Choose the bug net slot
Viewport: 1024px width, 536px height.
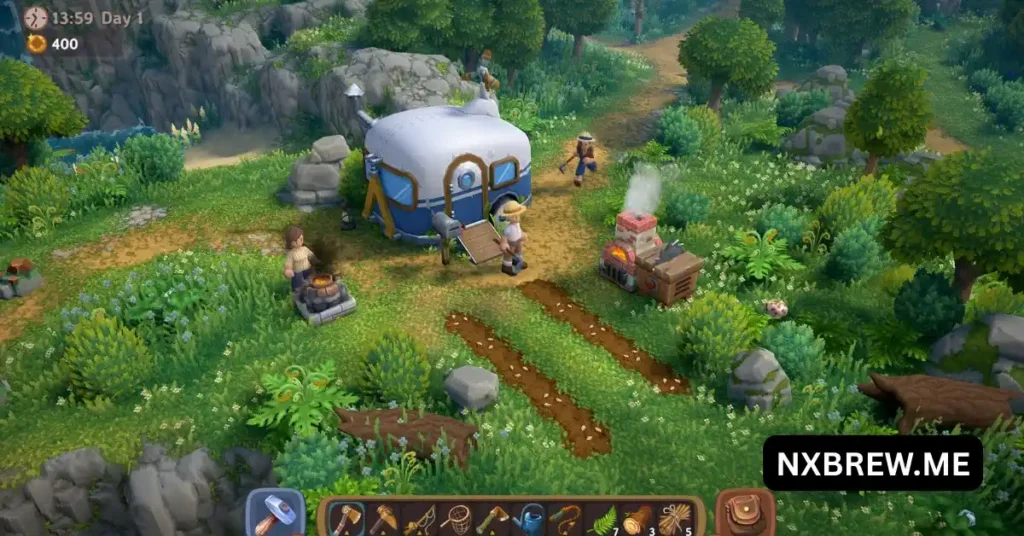[456, 519]
